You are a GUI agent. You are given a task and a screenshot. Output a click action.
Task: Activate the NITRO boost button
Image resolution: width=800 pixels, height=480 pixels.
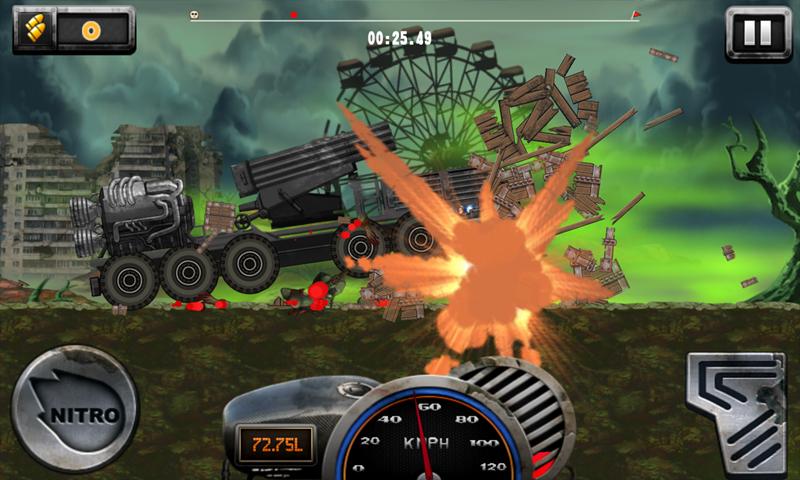tap(74, 409)
